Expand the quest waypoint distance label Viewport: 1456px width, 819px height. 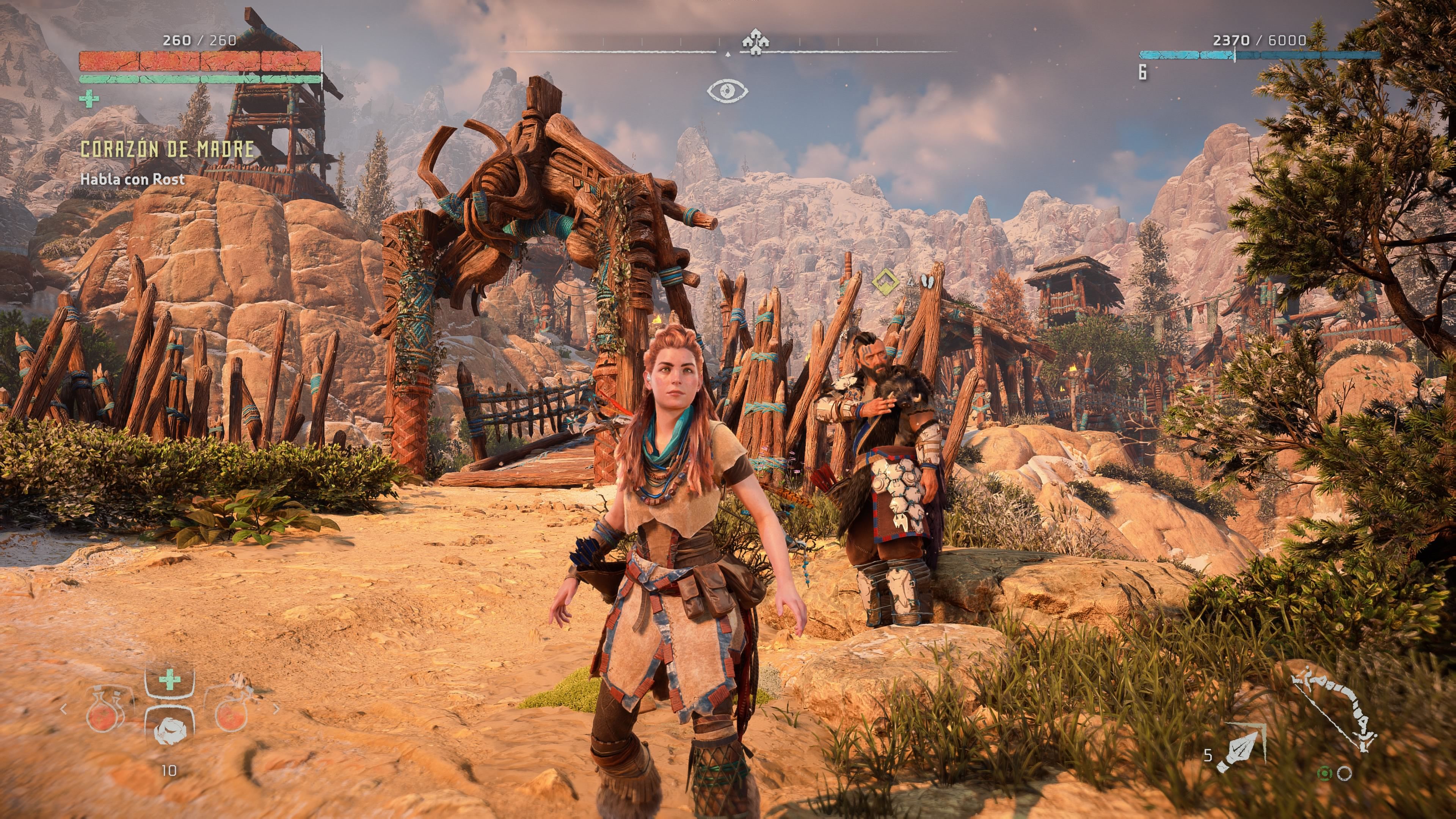coord(911,282)
